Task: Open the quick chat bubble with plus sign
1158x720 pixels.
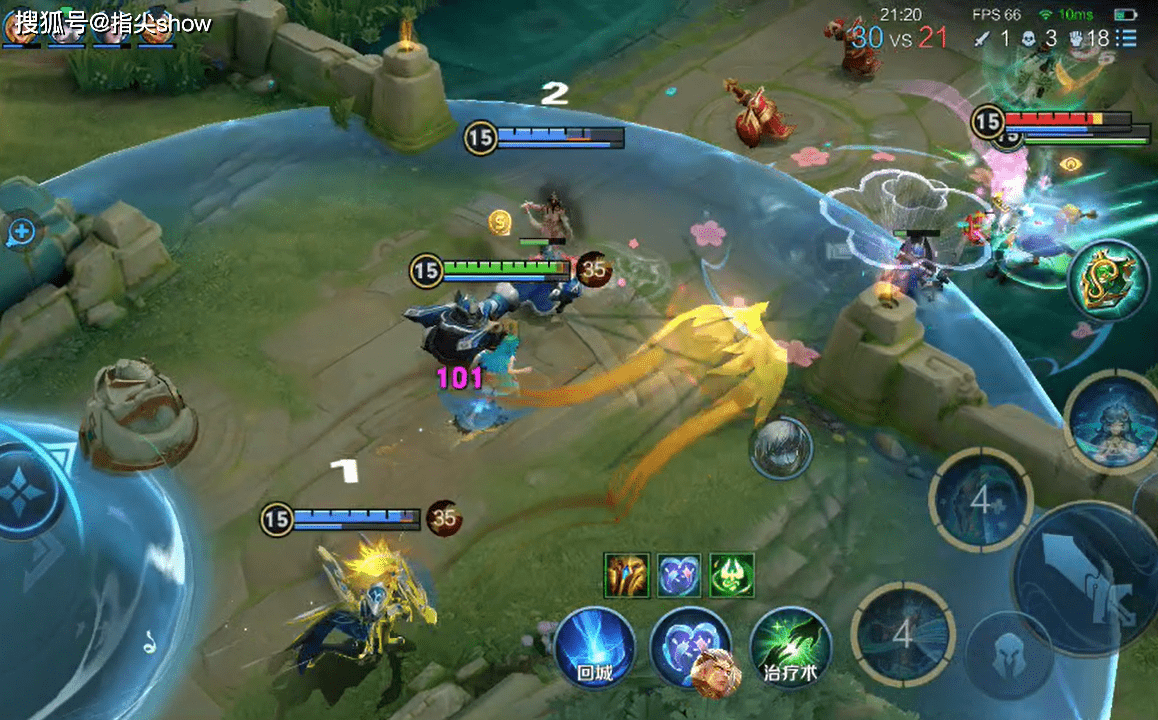Action: pos(21,233)
